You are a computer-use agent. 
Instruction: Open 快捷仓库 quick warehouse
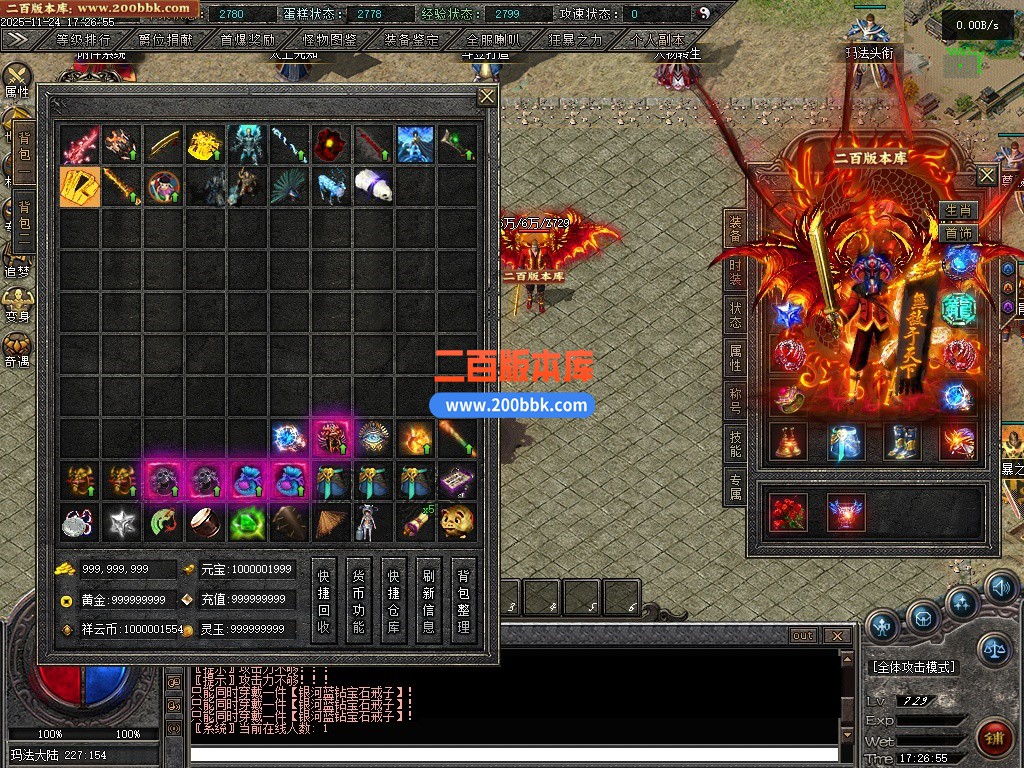(x=394, y=599)
